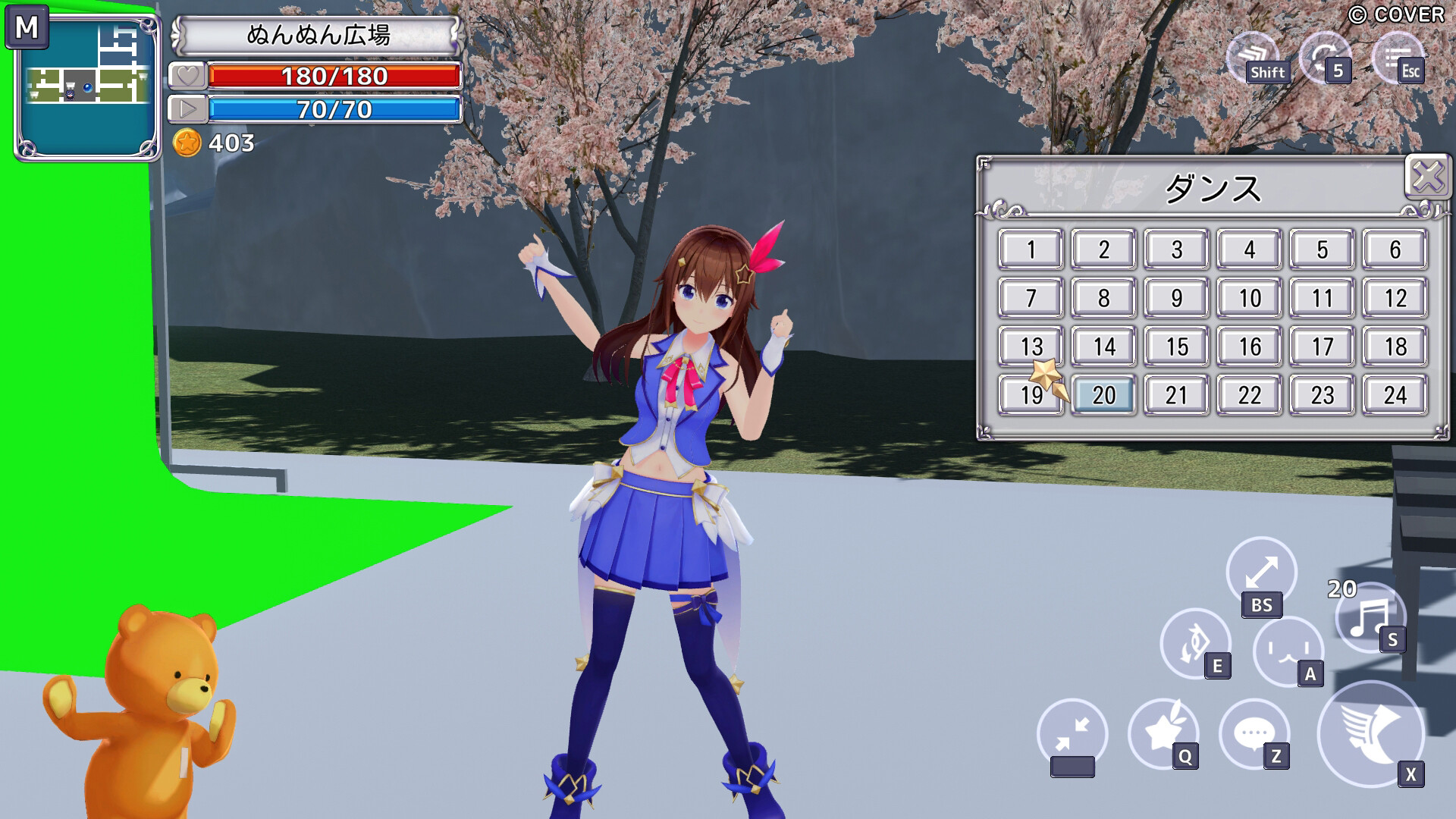Pick dance number 17
This screenshot has height=819, width=1456.
click(x=1322, y=347)
